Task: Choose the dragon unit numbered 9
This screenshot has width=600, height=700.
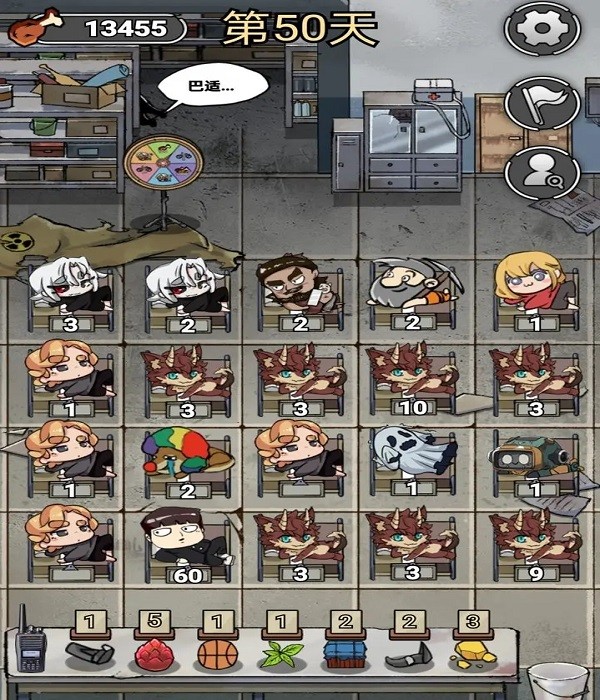Action: (x=529, y=542)
